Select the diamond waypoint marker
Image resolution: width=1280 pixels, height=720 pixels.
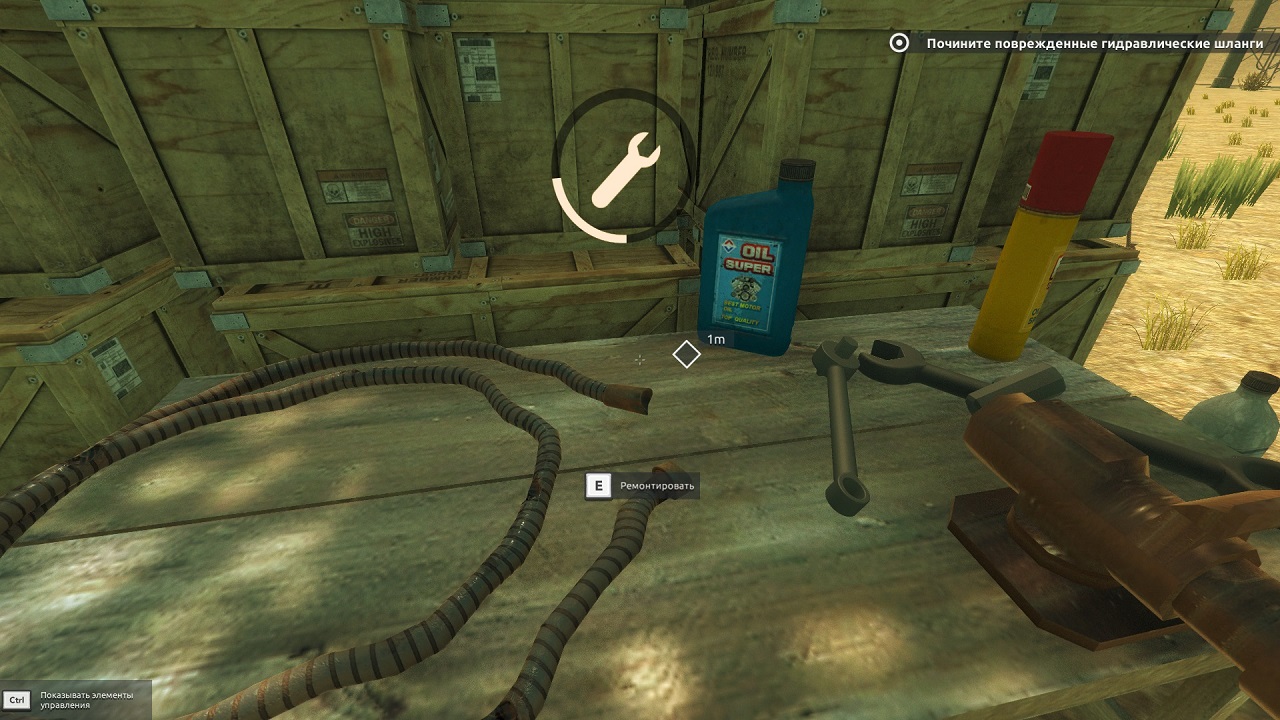point(686,354)
